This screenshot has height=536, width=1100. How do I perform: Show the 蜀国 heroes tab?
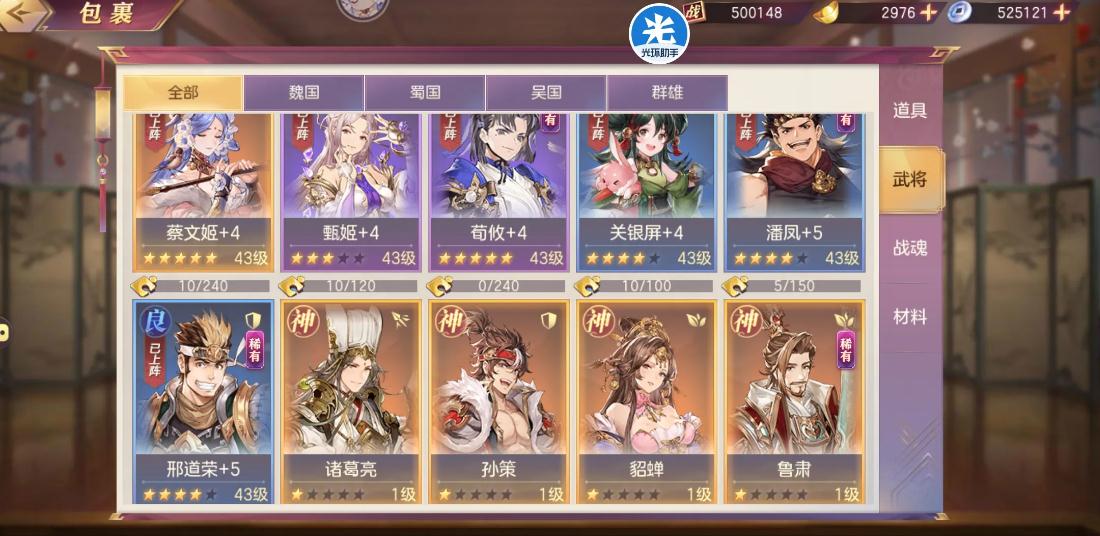click(425, 93)
